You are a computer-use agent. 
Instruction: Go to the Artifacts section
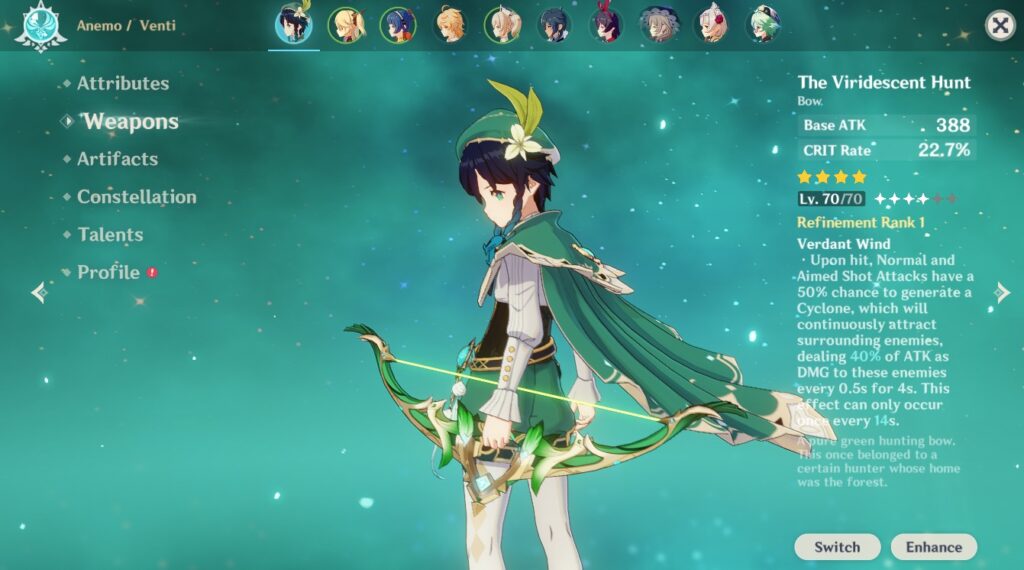[117, 159]
